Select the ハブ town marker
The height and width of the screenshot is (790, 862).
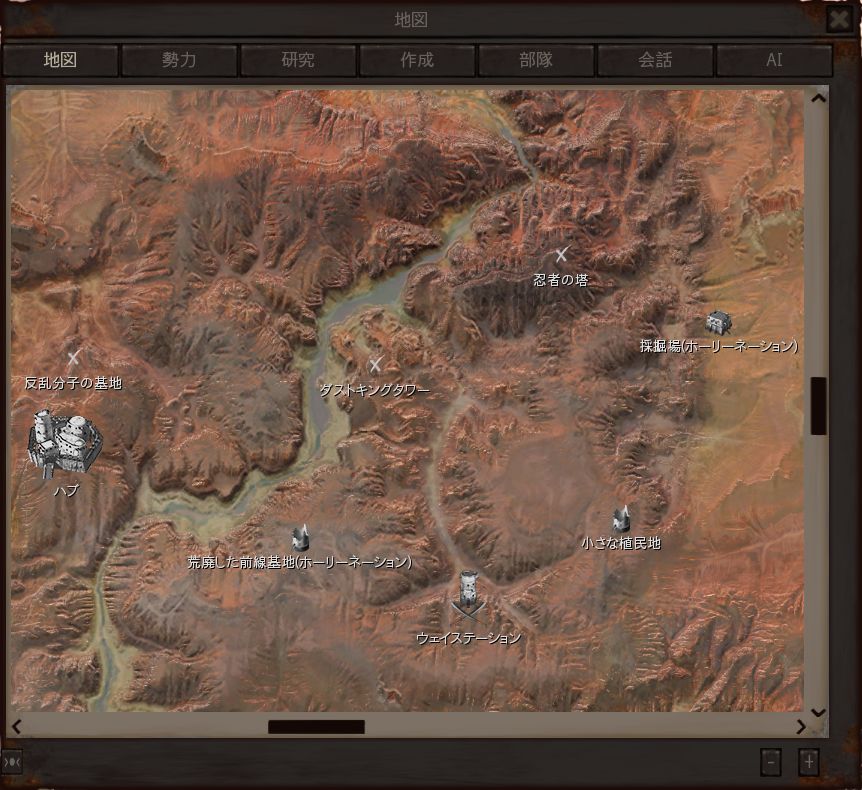coord(65,441)
